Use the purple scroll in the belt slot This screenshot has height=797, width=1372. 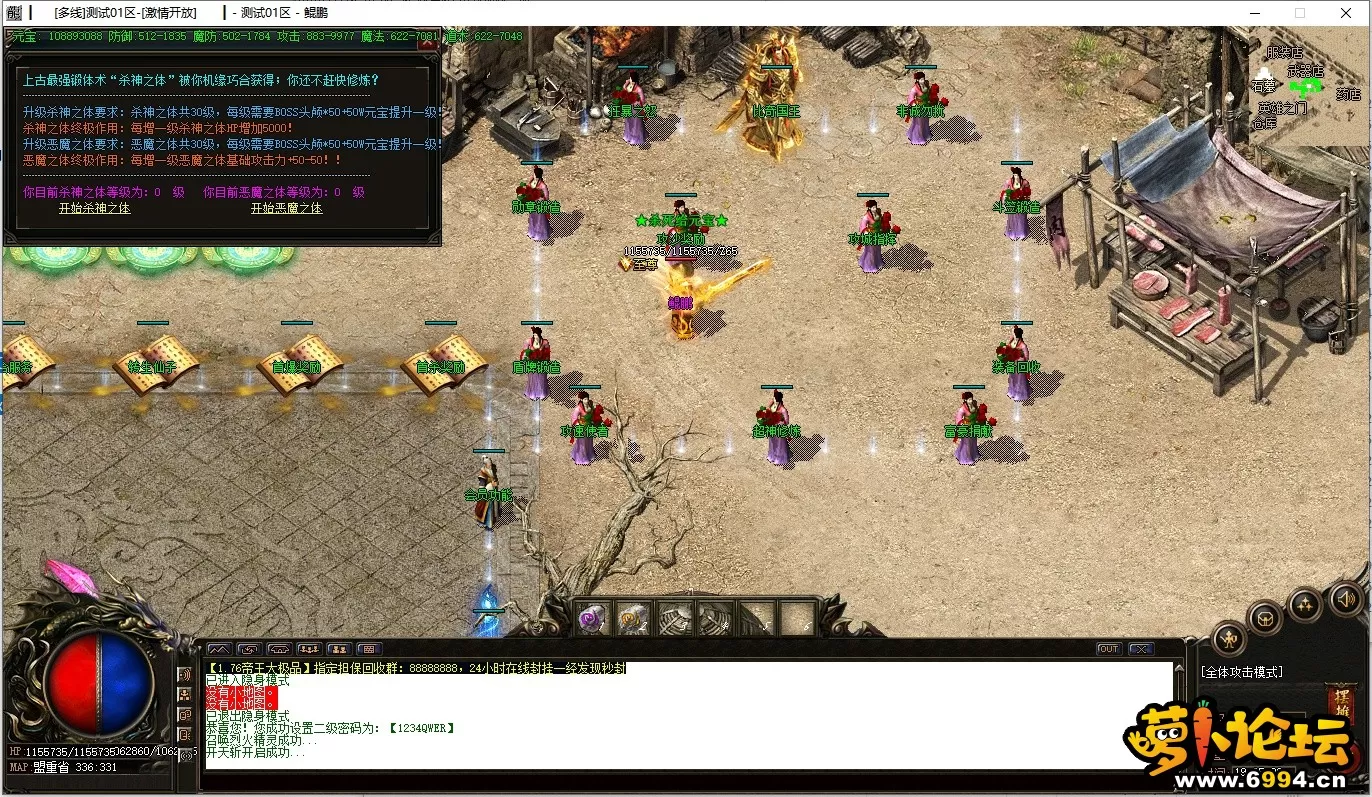click(x=592, y=618)
